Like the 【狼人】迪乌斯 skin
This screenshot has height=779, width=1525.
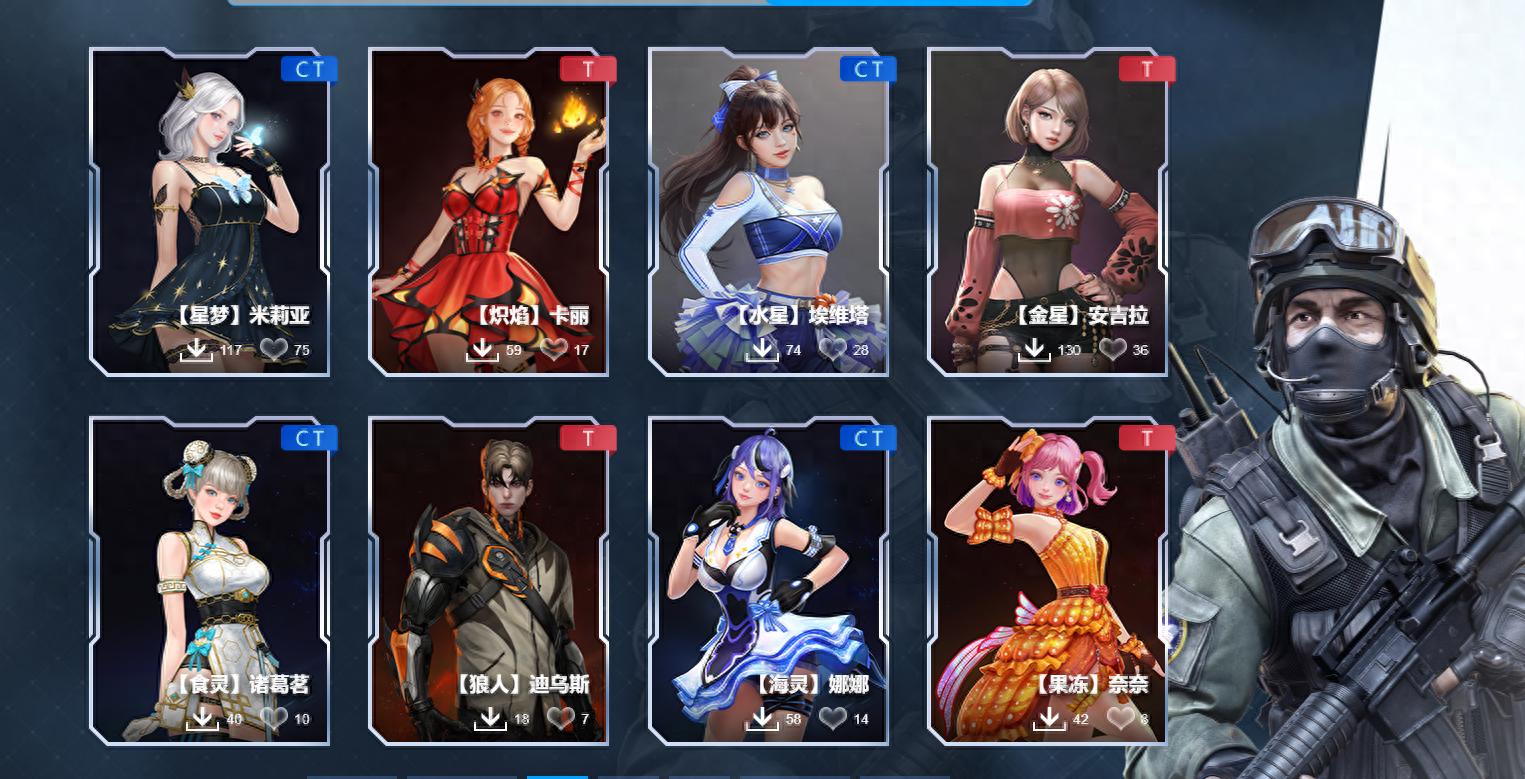560,718
